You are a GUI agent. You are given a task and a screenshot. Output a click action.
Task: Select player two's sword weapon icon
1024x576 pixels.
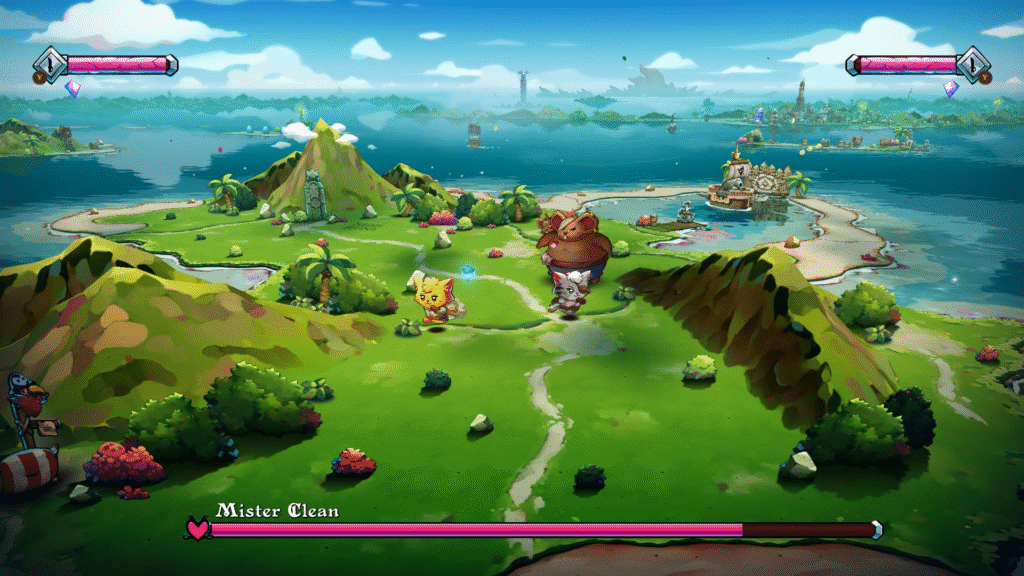coord(973,63)
